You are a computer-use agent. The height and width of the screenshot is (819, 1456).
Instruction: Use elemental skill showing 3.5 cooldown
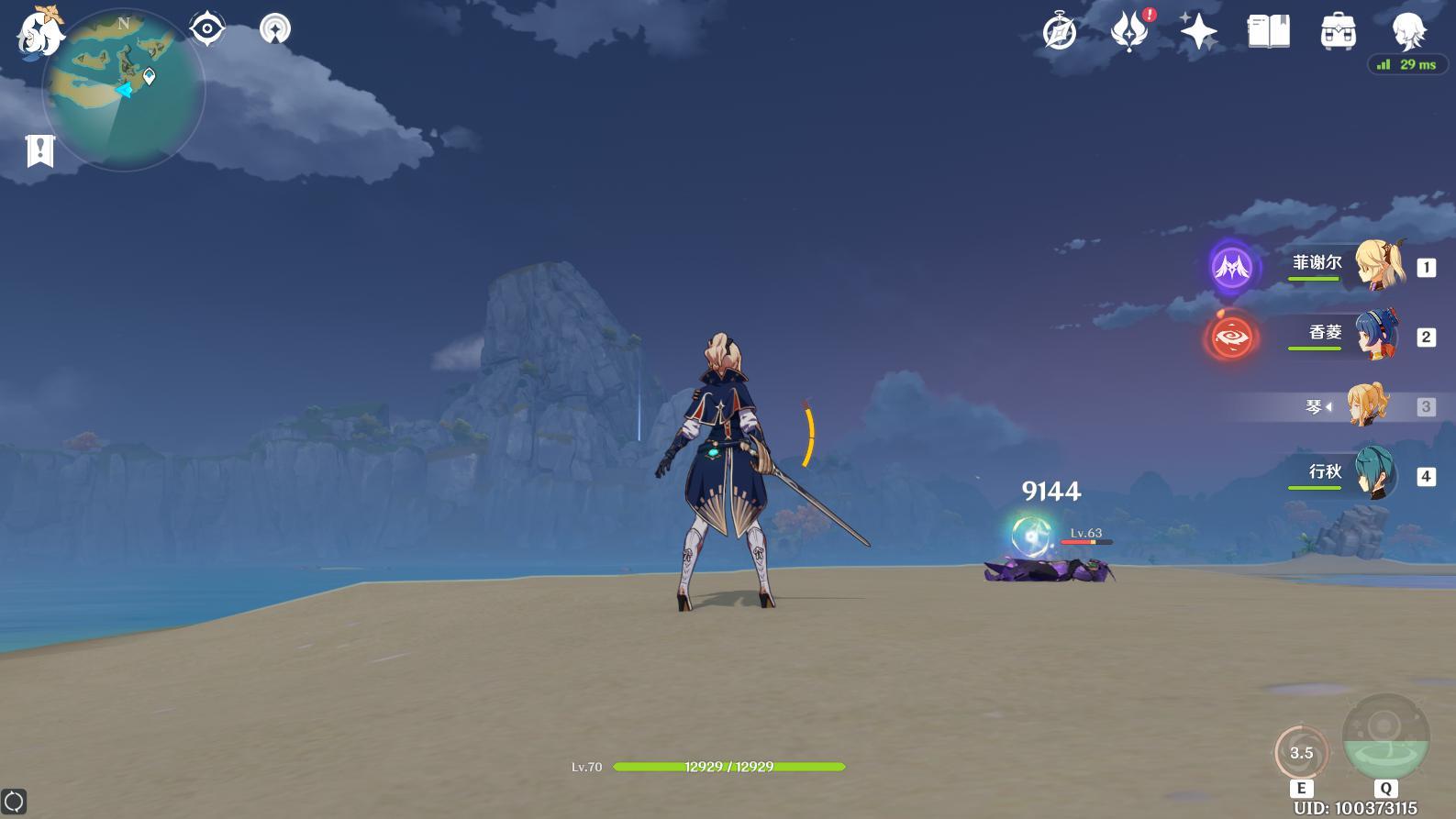coord(1301,753)
